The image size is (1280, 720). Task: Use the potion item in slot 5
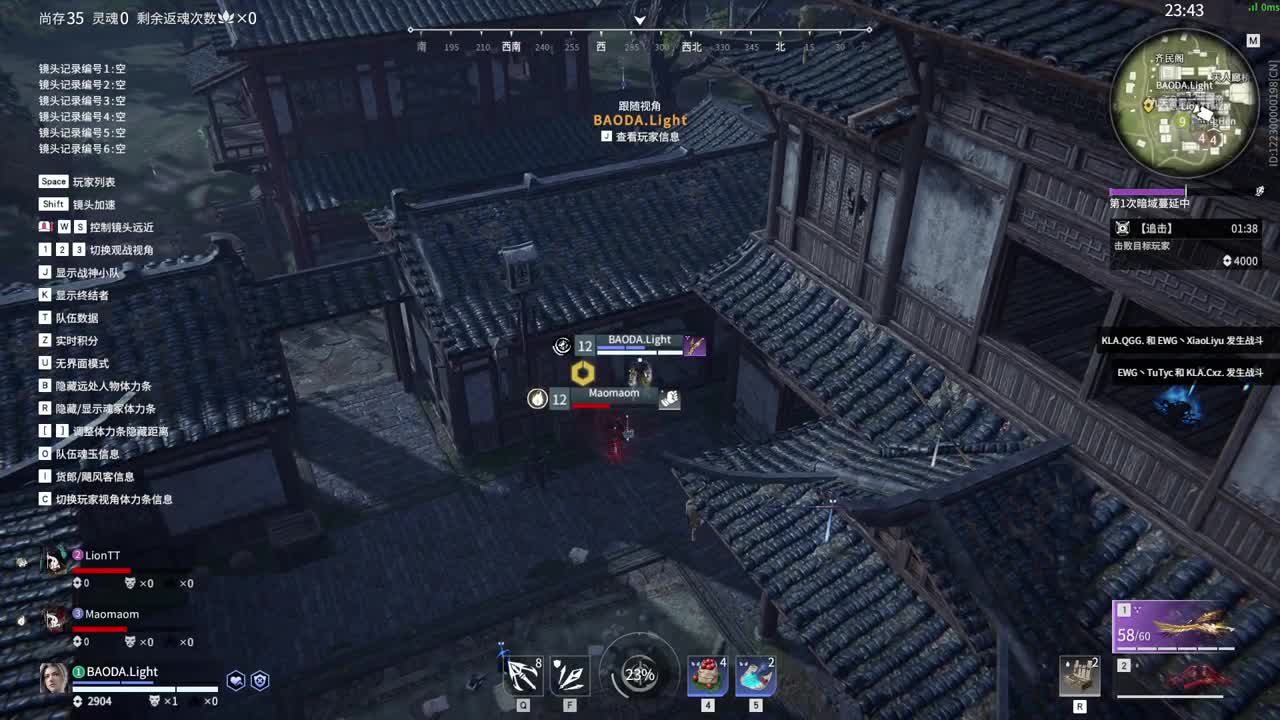pos(755,675)
